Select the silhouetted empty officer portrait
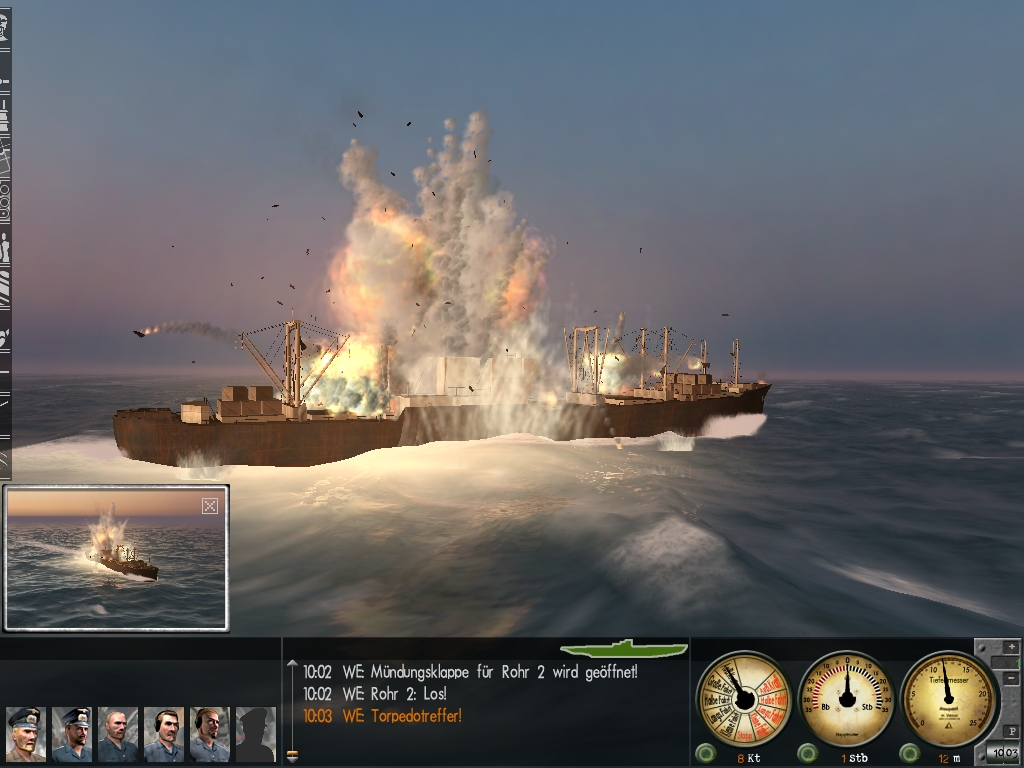The width and height of the screenshot is (1024, 768). tap(255, 734)
